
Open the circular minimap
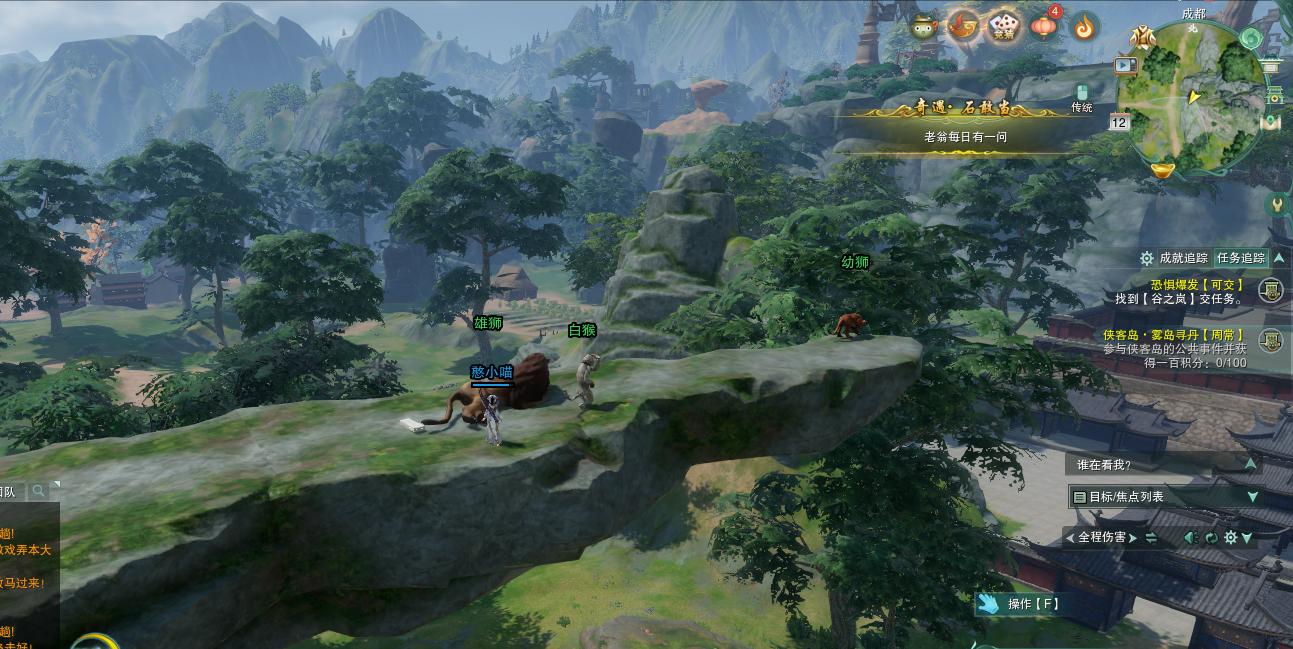pos(1191,97)
